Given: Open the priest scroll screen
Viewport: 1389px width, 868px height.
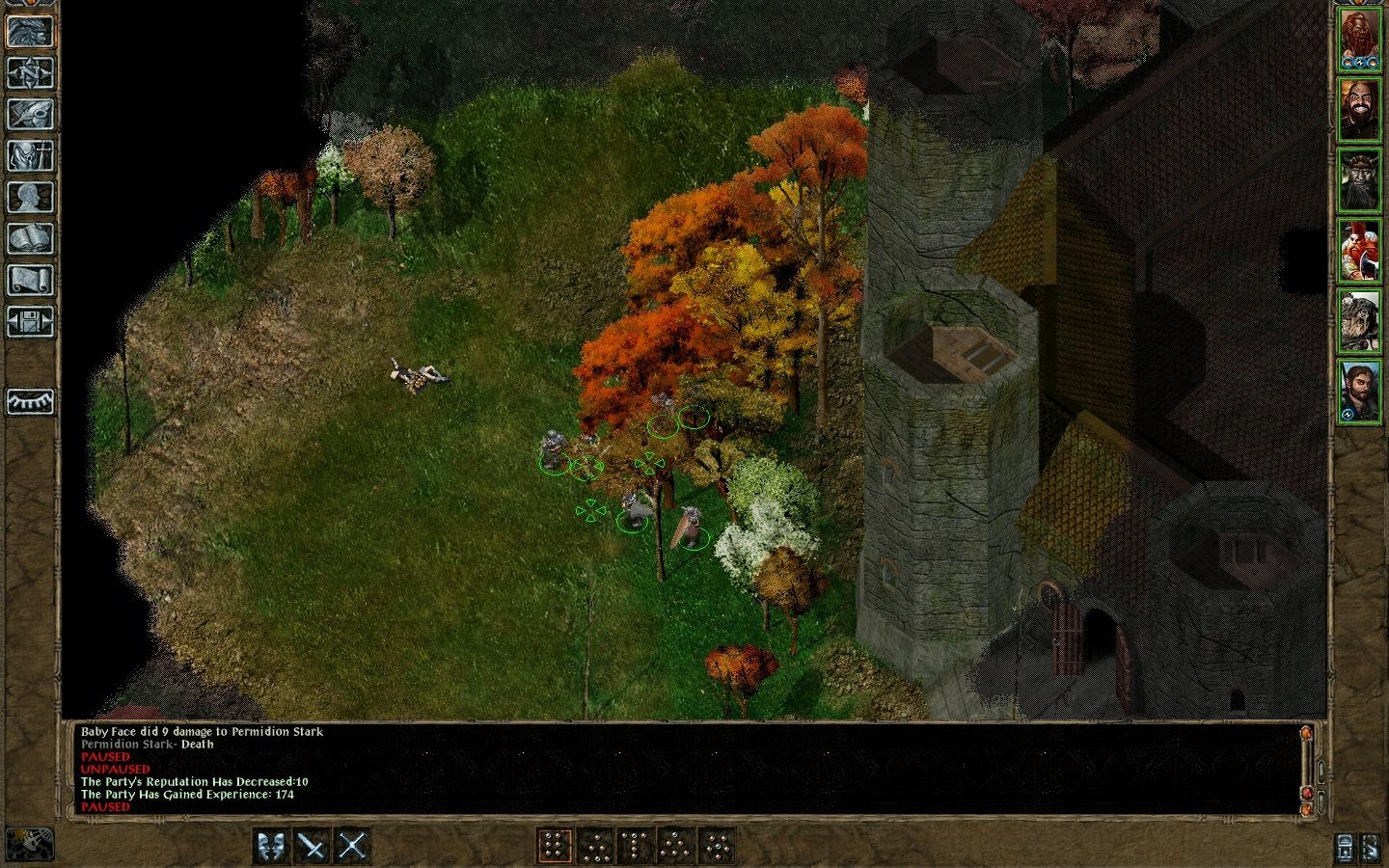Looking at the screenshot, I should (x=30, y=280).
